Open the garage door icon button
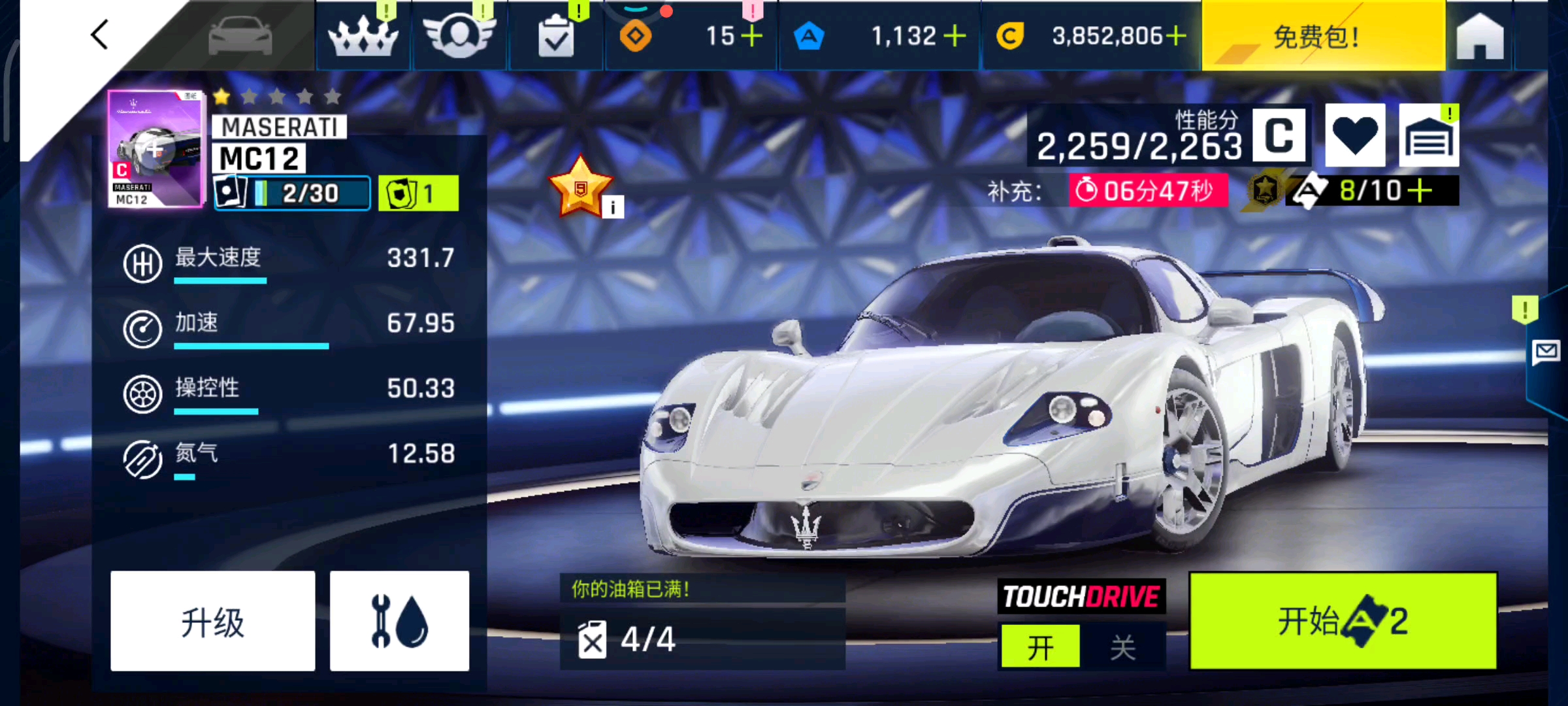Image resolution: width=1568 pixels, height=706 pixels. (x=1429, y=135)
